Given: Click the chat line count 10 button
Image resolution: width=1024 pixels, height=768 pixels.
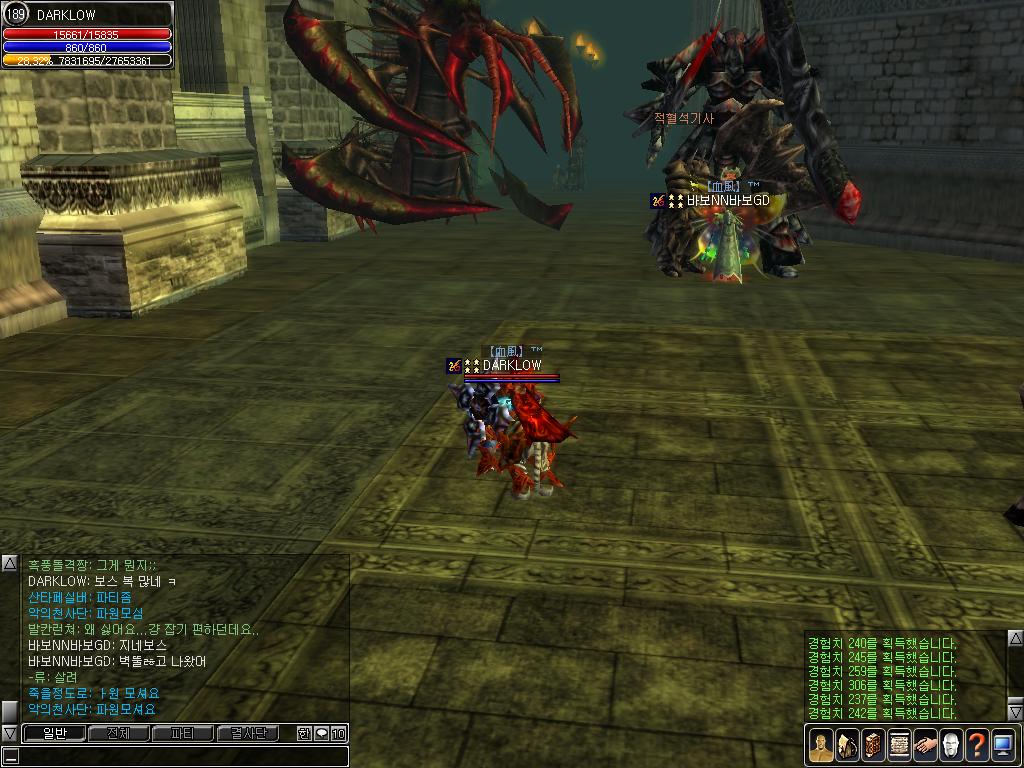Looking at the screenshot, I should (338, 733).
